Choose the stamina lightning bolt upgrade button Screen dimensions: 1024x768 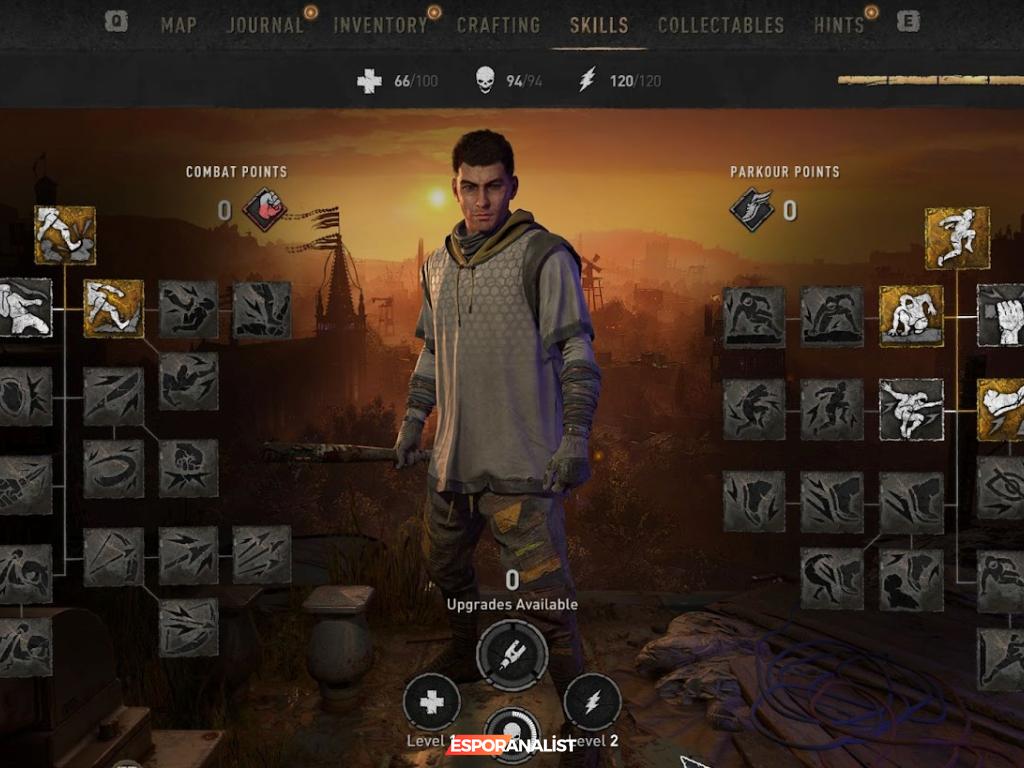pos(592,703)
